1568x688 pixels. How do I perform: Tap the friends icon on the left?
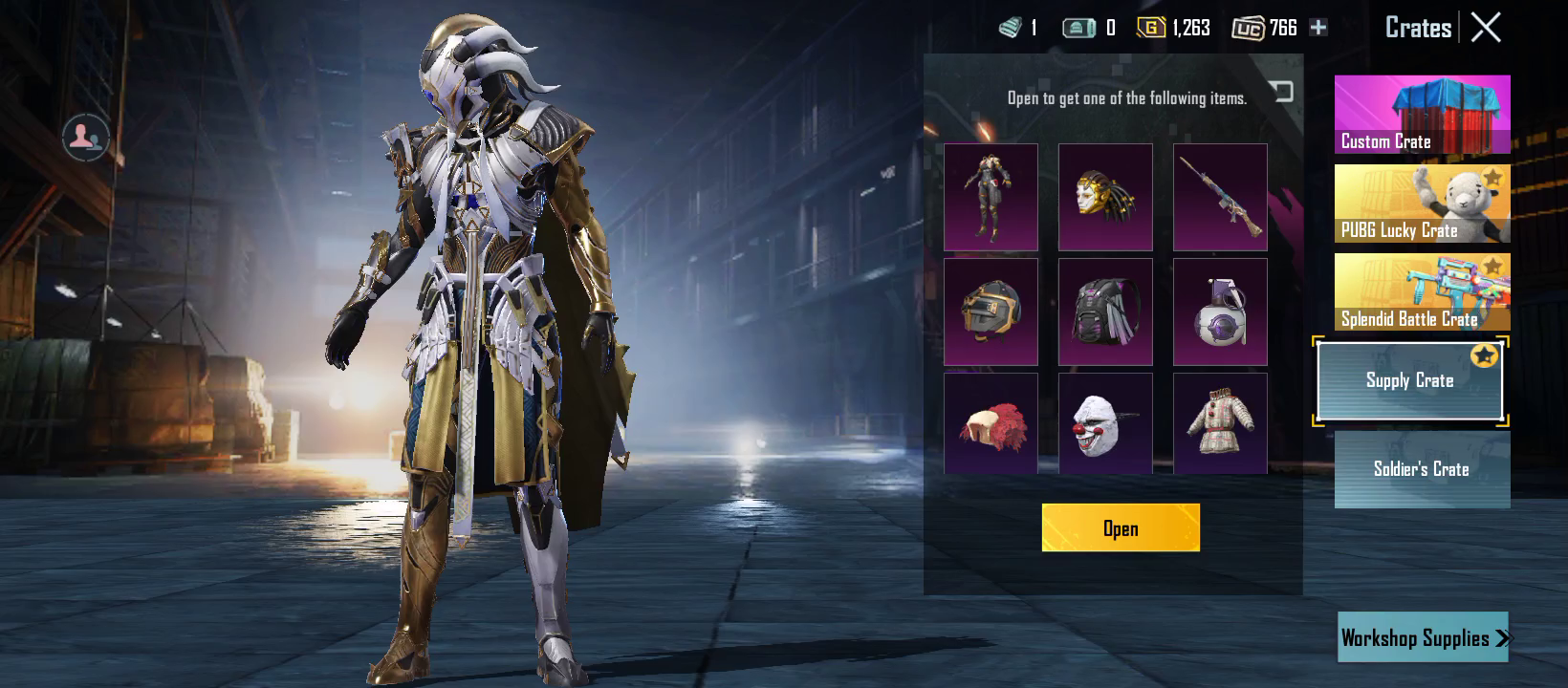pos(85,138)
